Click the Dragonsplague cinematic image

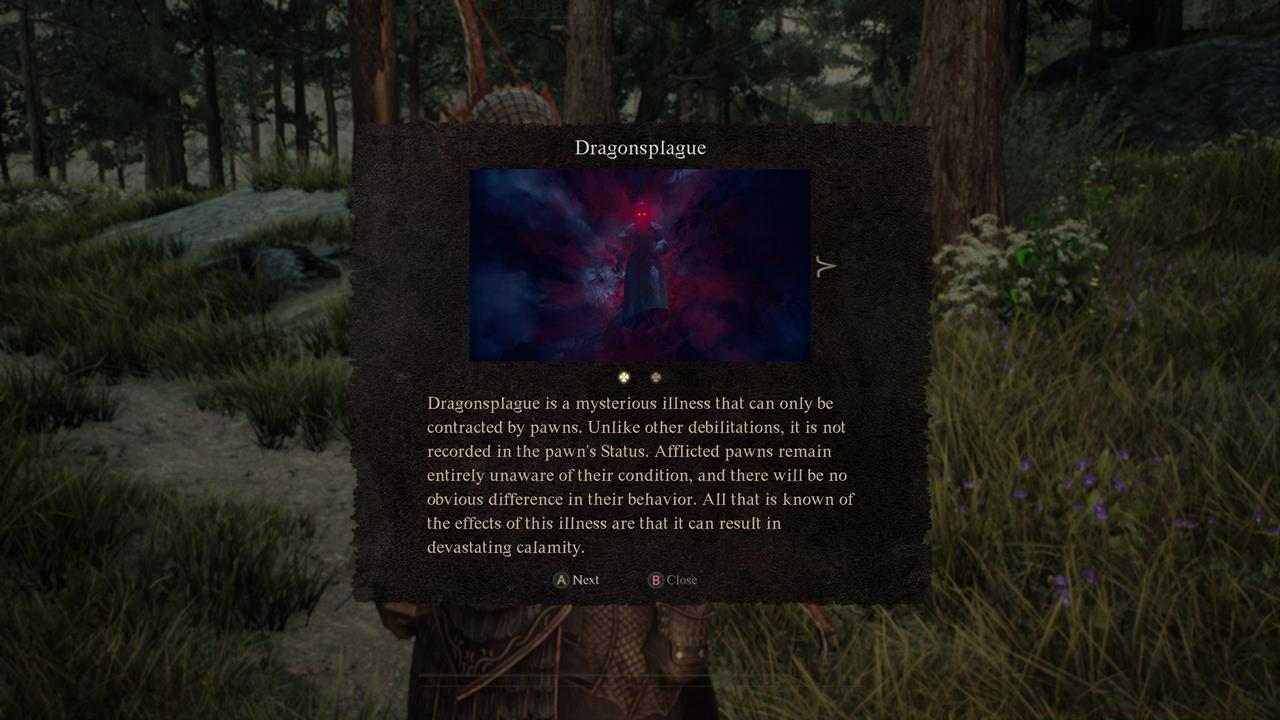639,265
